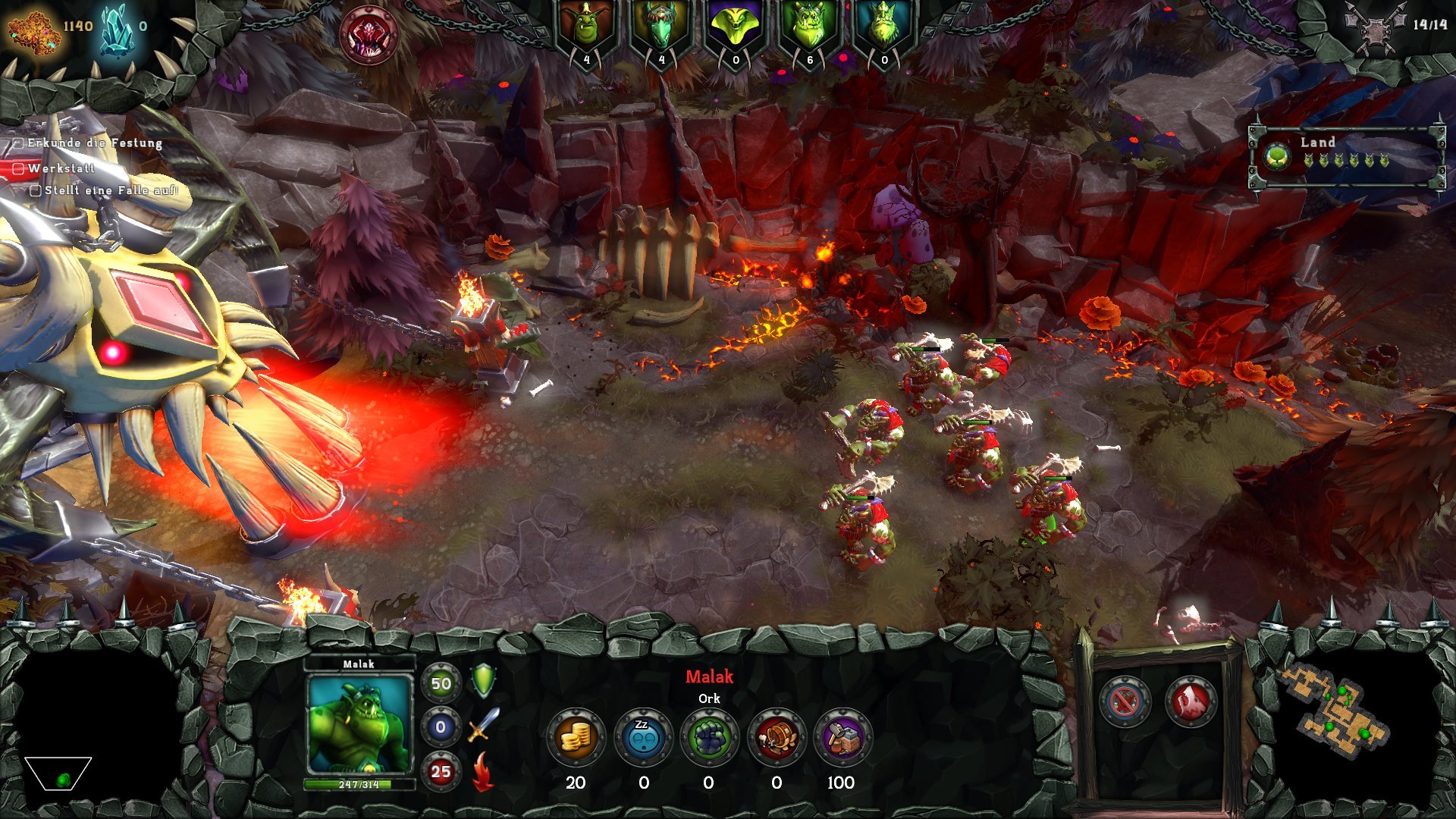
Task: Click the round red crystal emblem
Action: coord(369,34)
